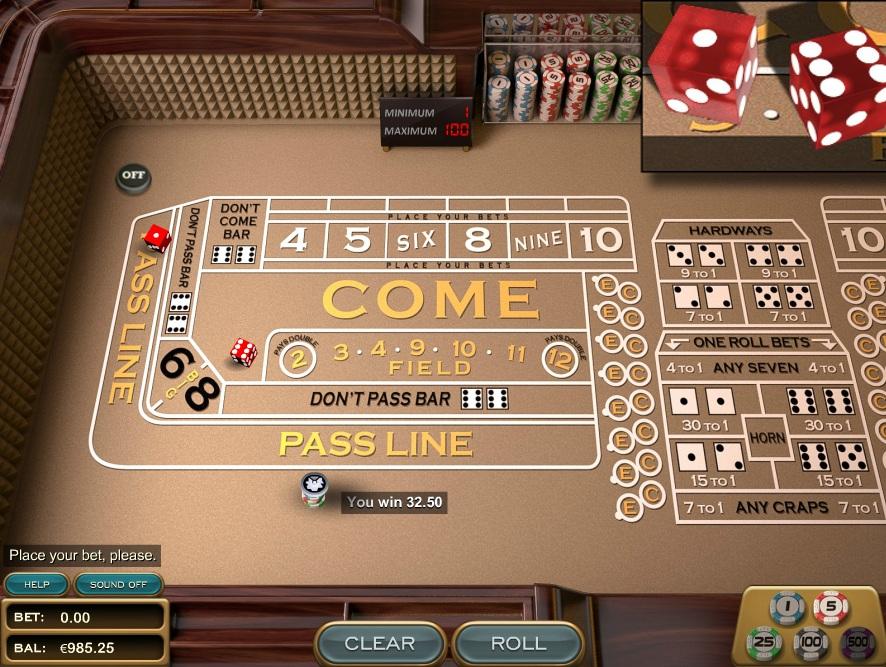Viewport: 886px width, 667px height.
Task: Select the 100 value chip
Action: tap(810, 641)
